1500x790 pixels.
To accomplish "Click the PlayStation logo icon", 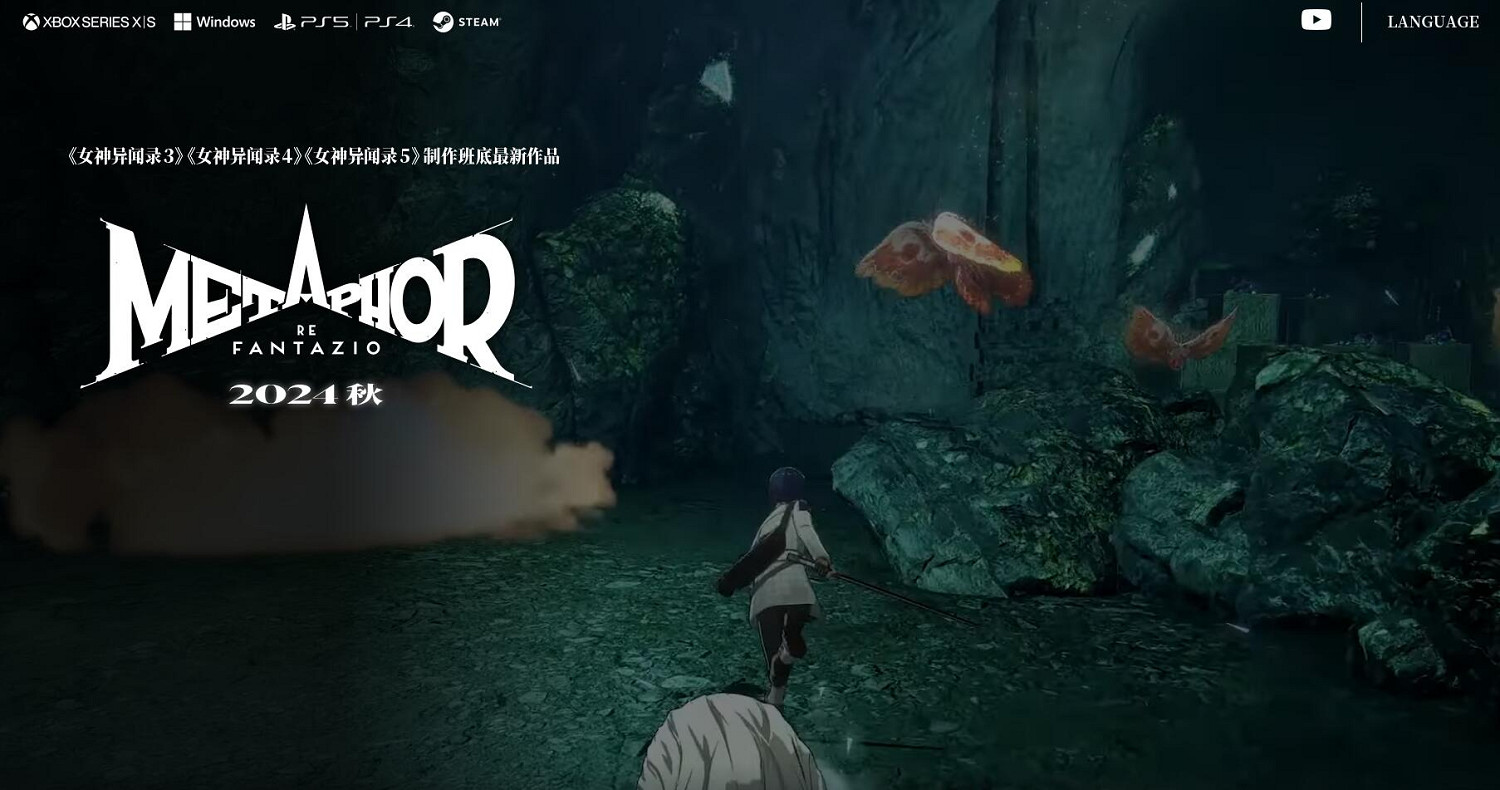I will click(x=283, y=20).
